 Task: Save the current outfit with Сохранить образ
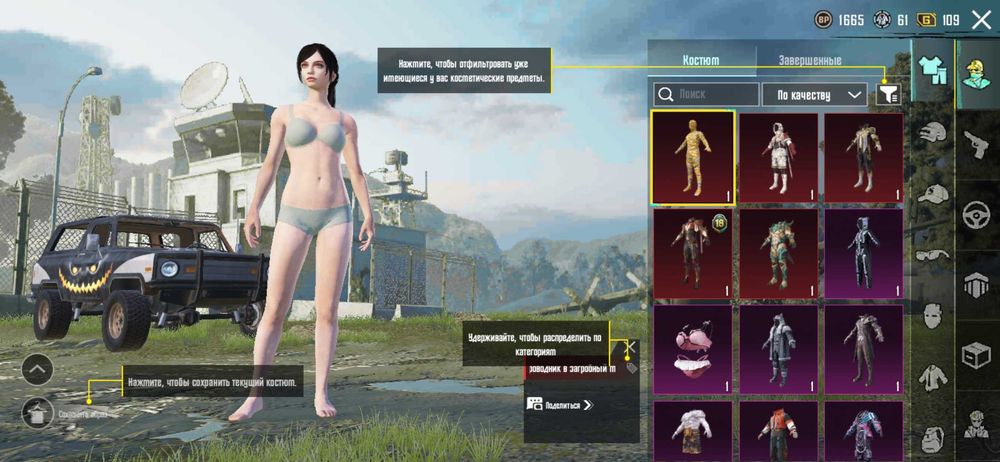click(x=36, y=410)
